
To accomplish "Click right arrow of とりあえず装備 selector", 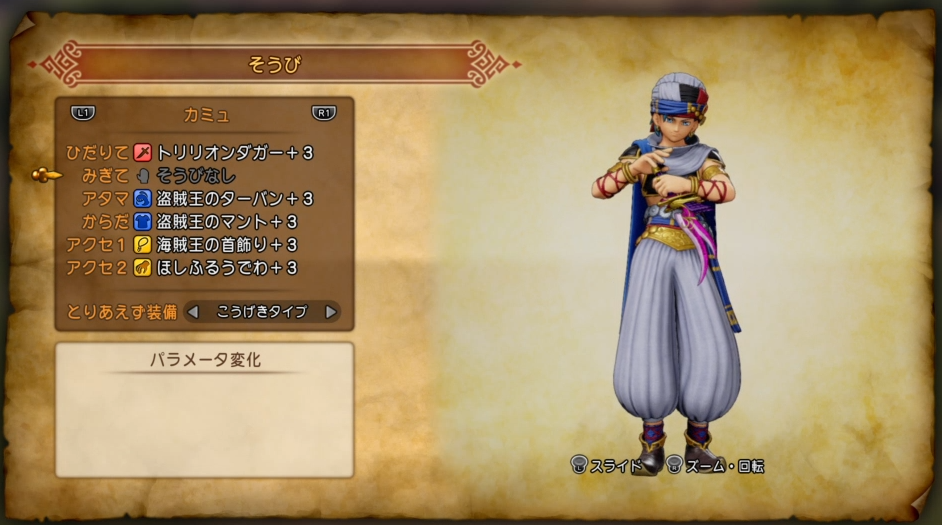I will [330, 312].
